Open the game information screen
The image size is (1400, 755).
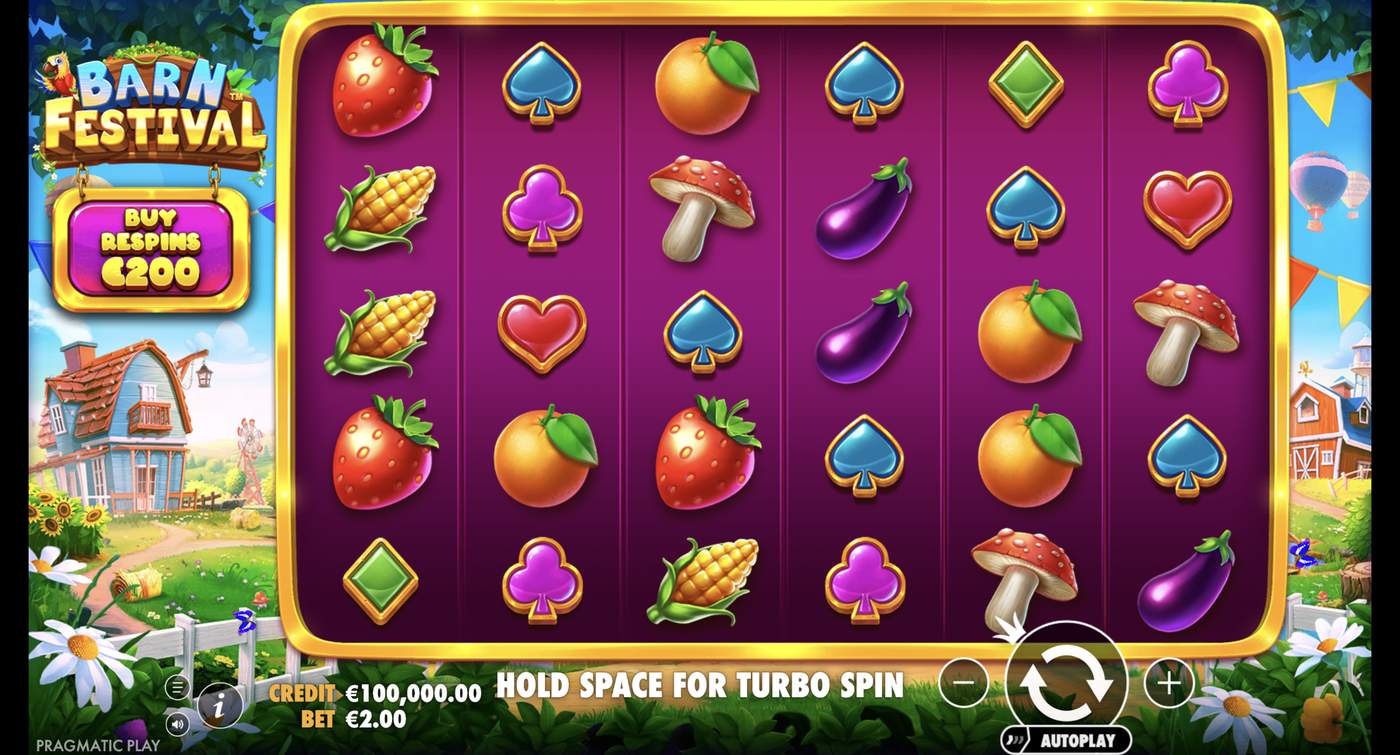[x=217, y=706]
